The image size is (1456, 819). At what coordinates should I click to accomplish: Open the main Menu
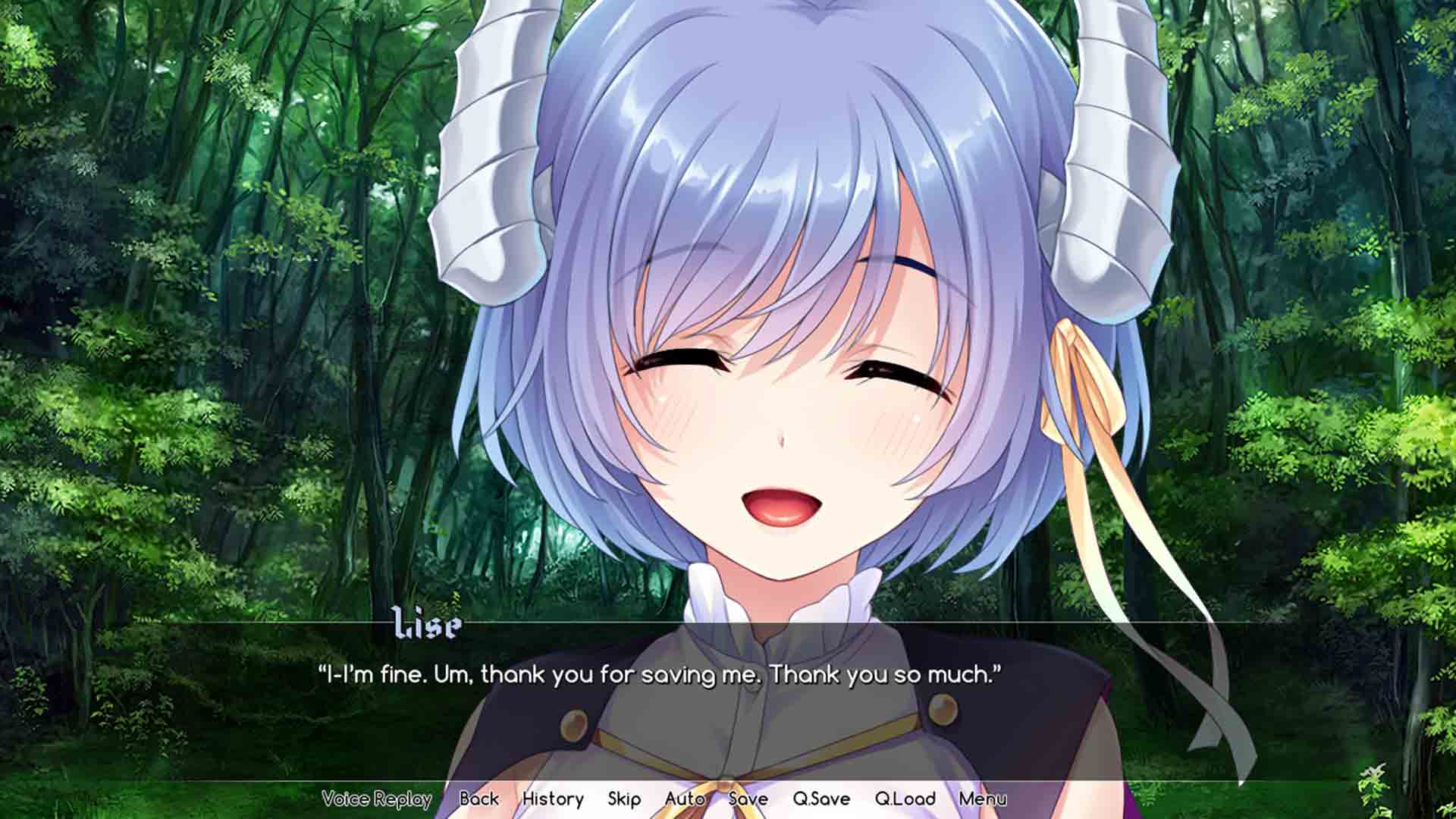pos(985,799)
